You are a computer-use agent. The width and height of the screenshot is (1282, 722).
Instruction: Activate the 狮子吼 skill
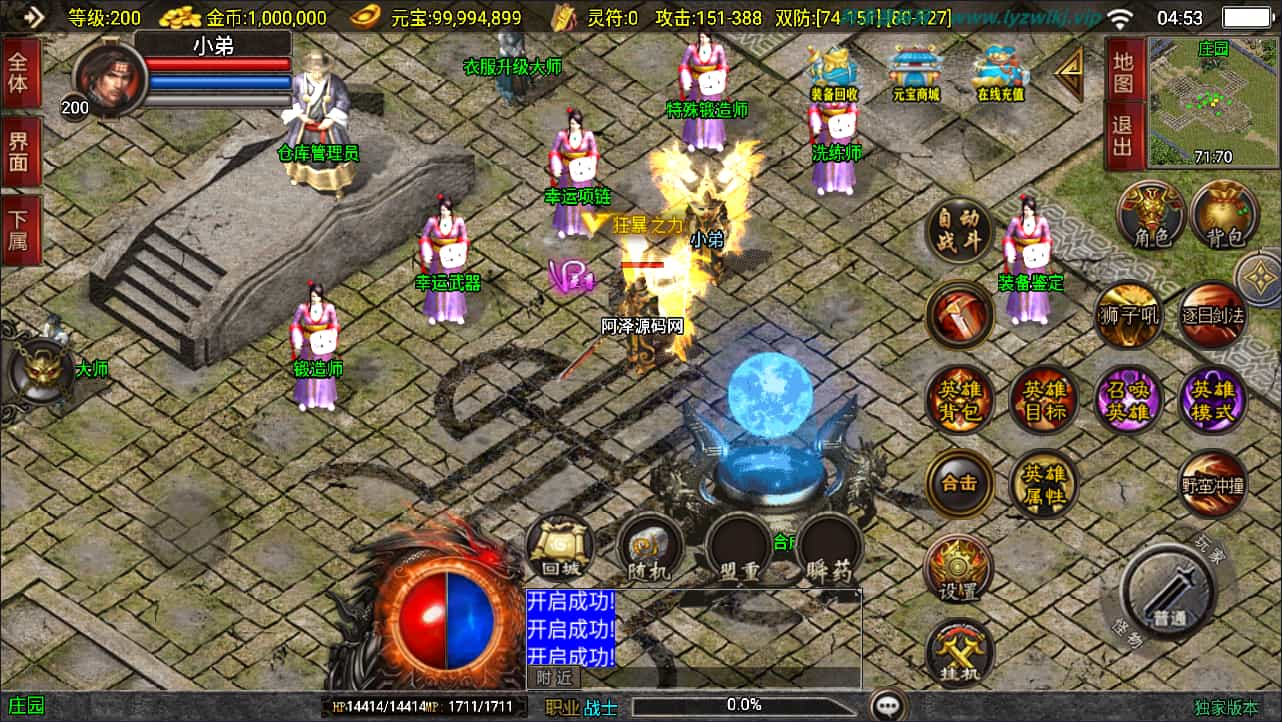click(1128, 315)
